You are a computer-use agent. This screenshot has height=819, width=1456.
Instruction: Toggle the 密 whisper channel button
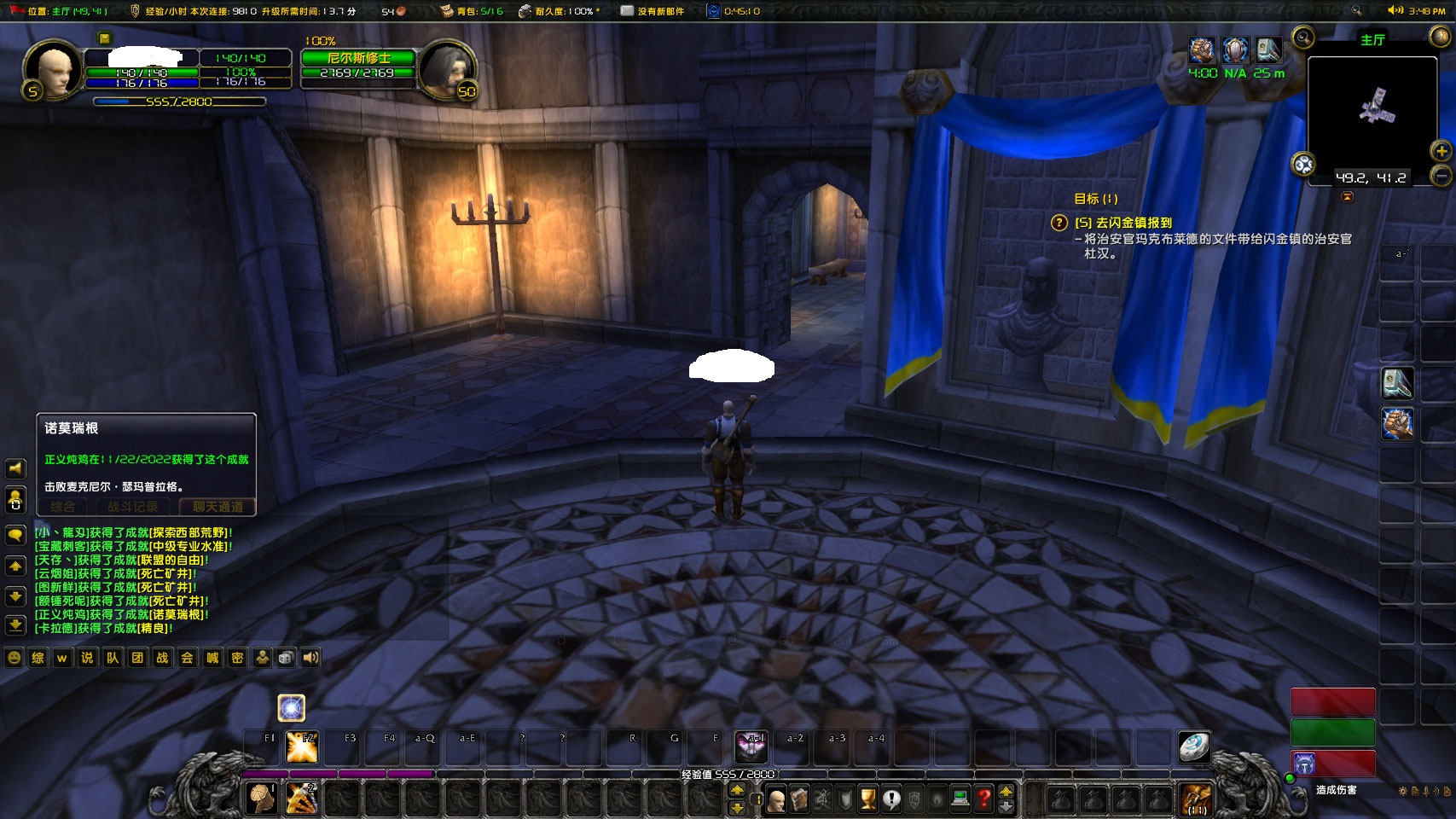coord(237,658)
